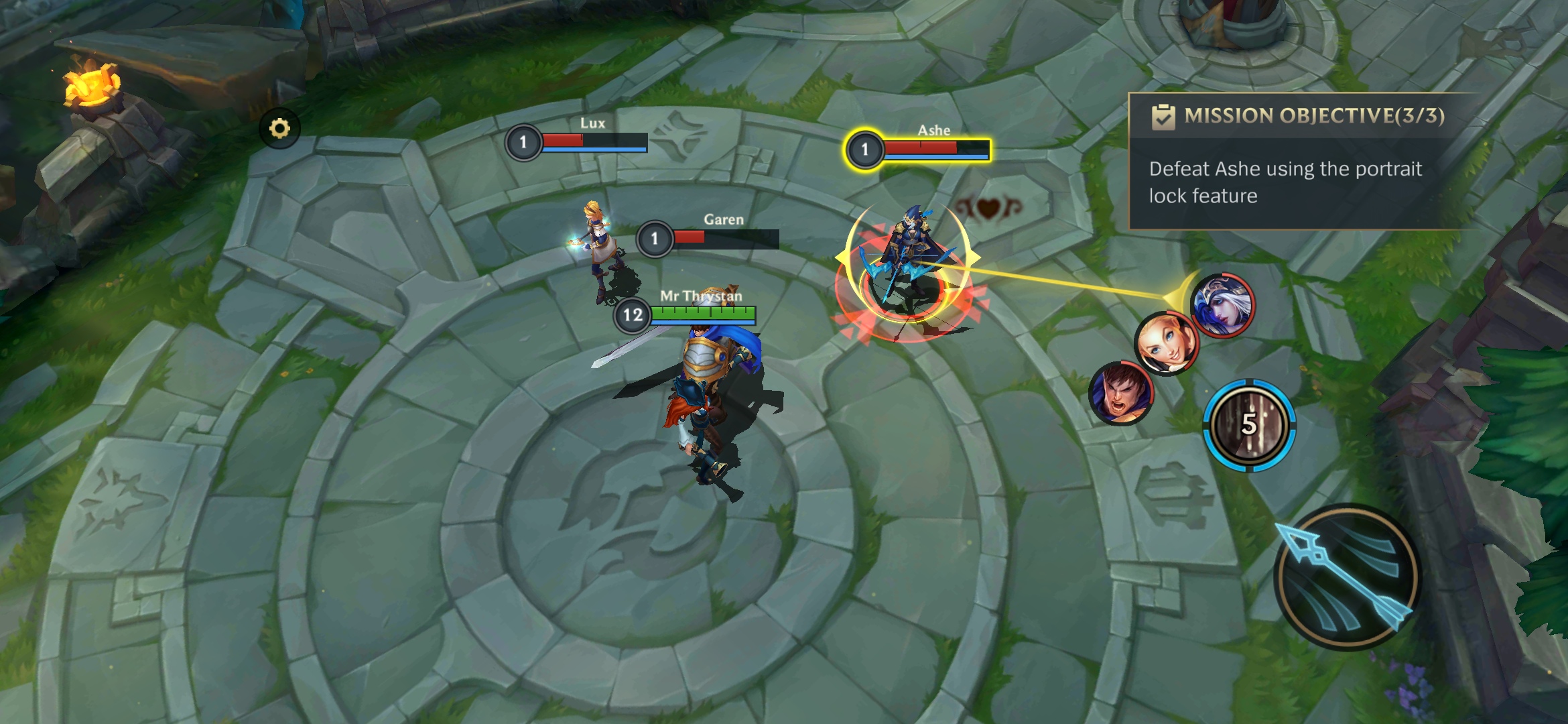Open settings with the gear icon
Screen dimensions: 1568x724
tap(279, 128)
